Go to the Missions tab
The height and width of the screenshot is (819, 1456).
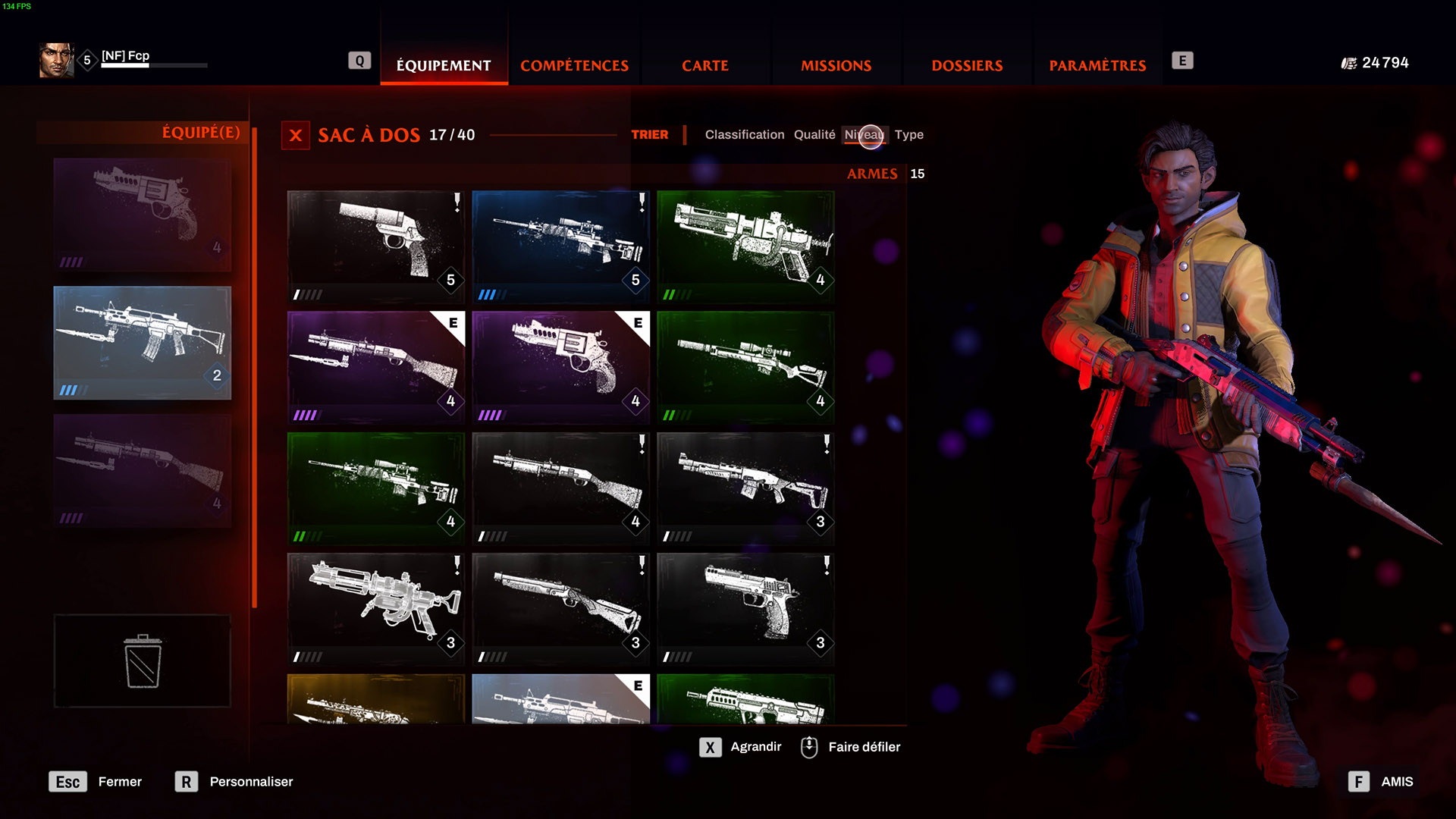tap(836, 65)
